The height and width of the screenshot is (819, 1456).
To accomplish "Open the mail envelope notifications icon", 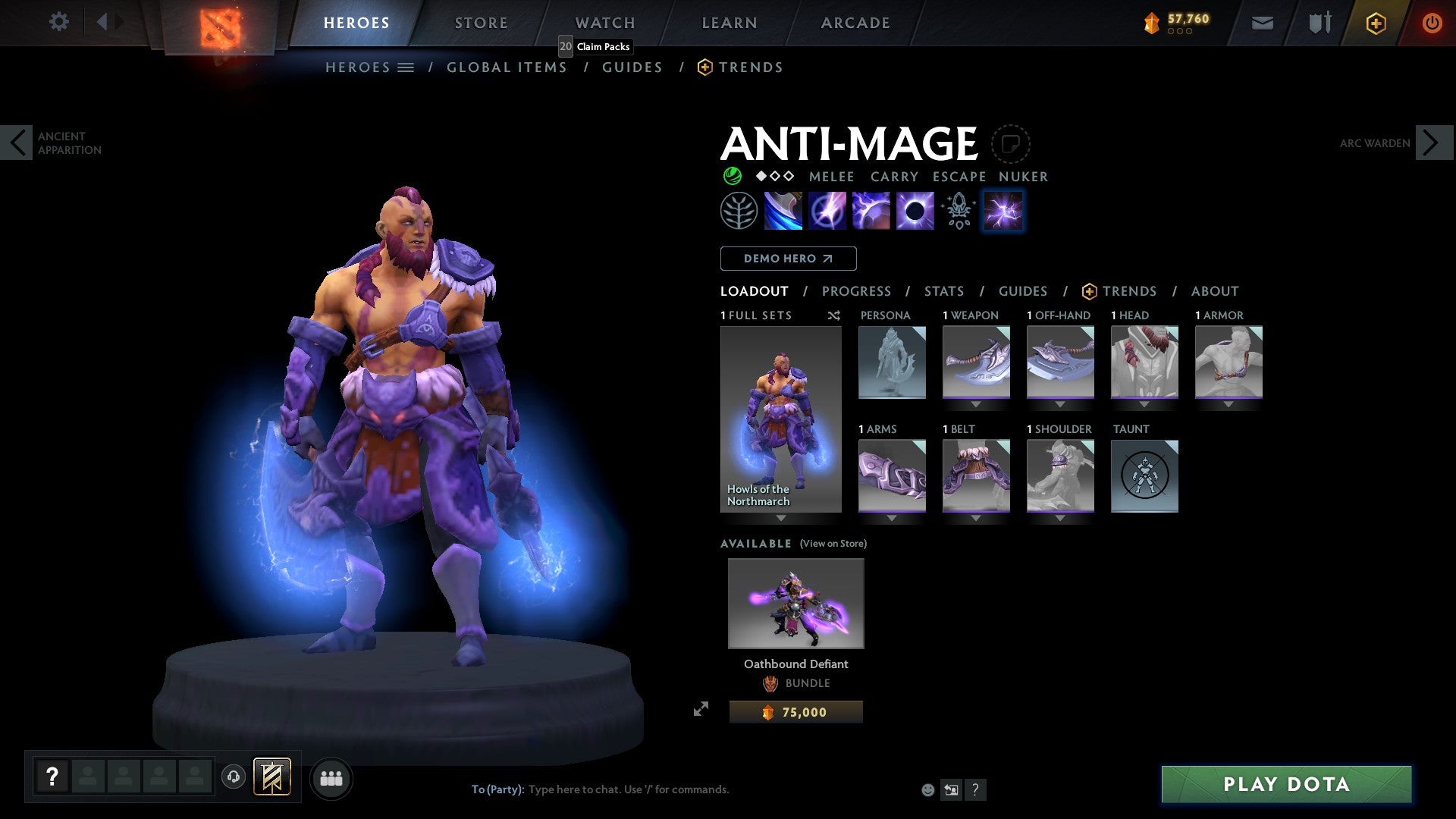I will point(1262,23).
